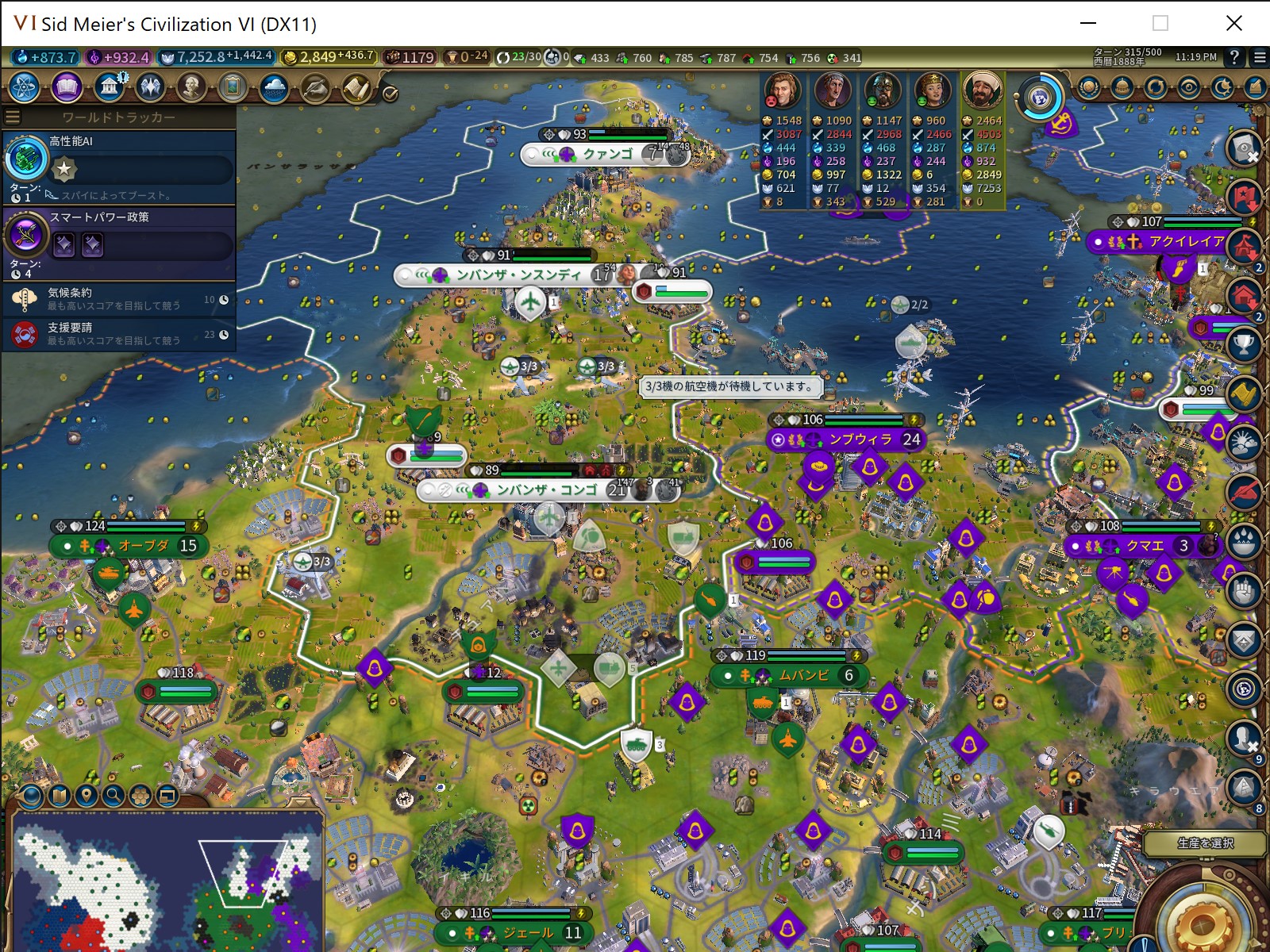Image resolution: width=1270 pixels, height=952 pixels.
Task: Open the climate rain cloud icon
Action: point(274,87)
